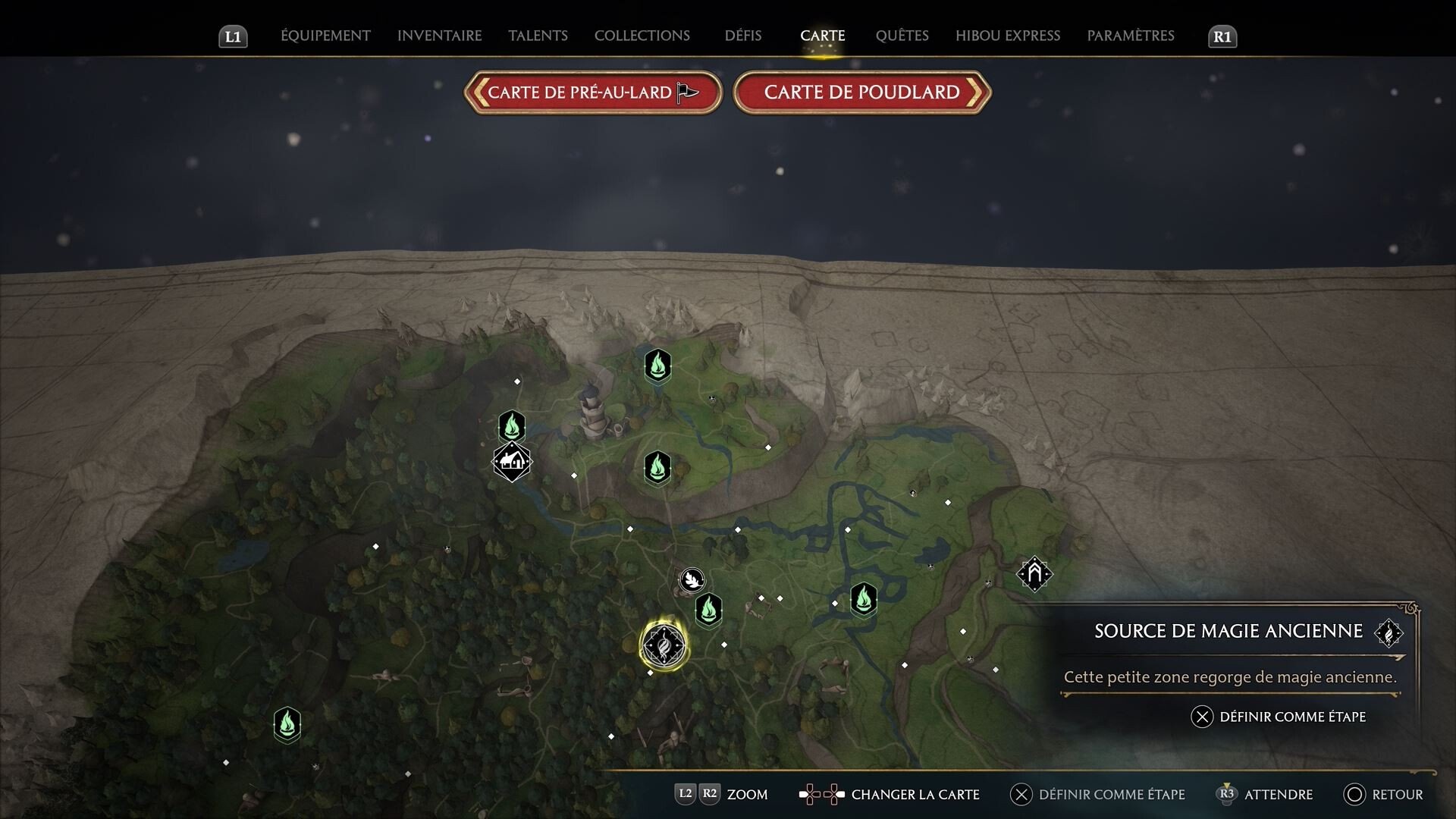This screenshot has width=1456, height=819.
Task: Select the ruins marker on the eastern map edge
Action: 1034,574
